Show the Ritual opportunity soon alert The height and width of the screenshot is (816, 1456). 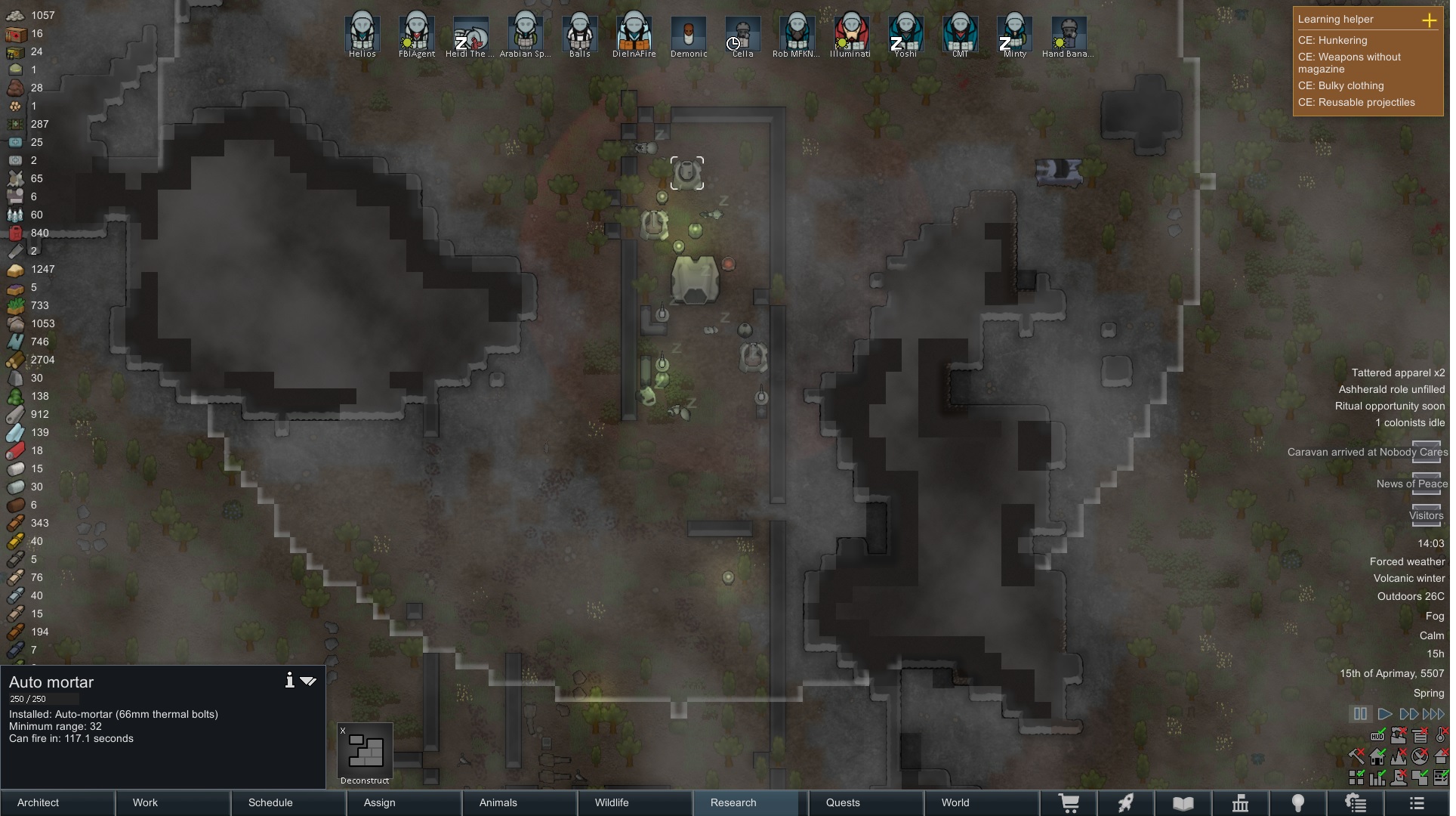[x=1390, y=406]
